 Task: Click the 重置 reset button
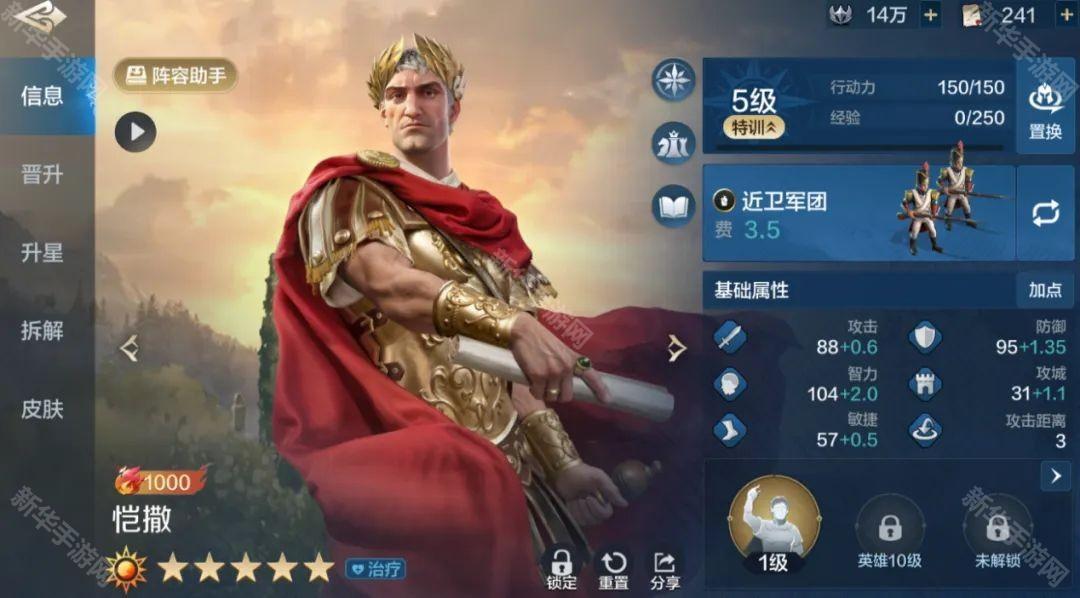[x=614, y=568]
